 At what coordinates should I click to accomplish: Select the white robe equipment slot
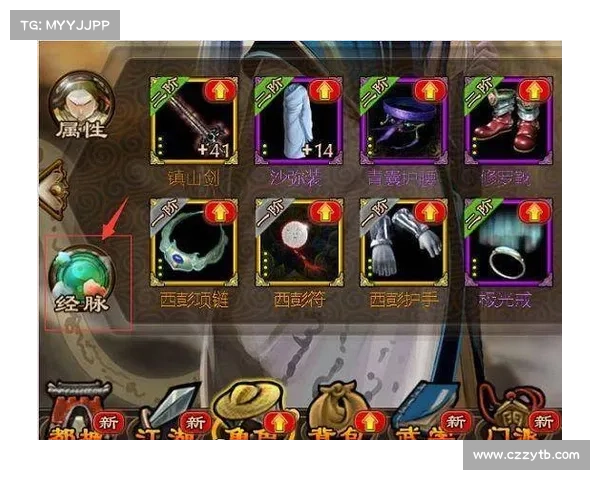(x=297, y=120)
